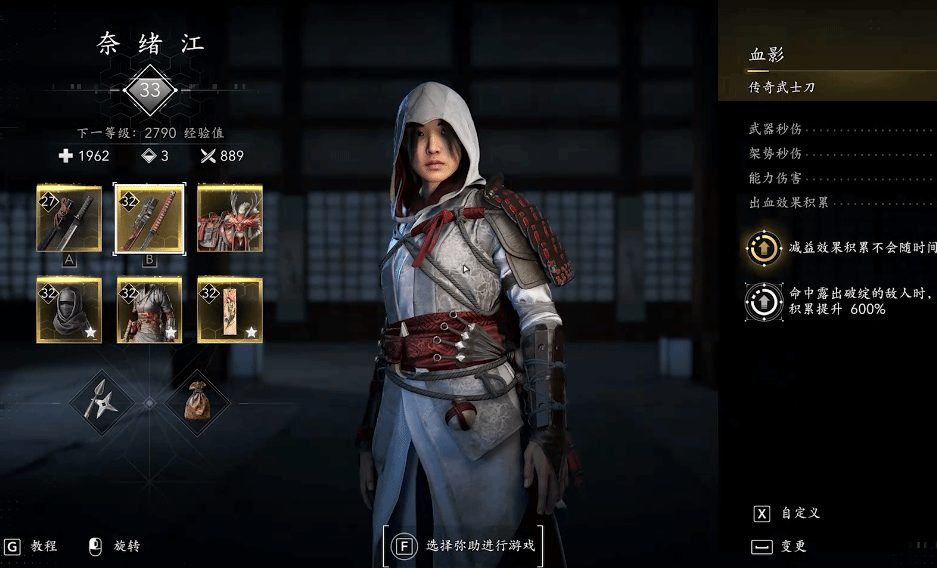
Task: Choose the level 32 robe armor slot
Action: pos(149,310)
